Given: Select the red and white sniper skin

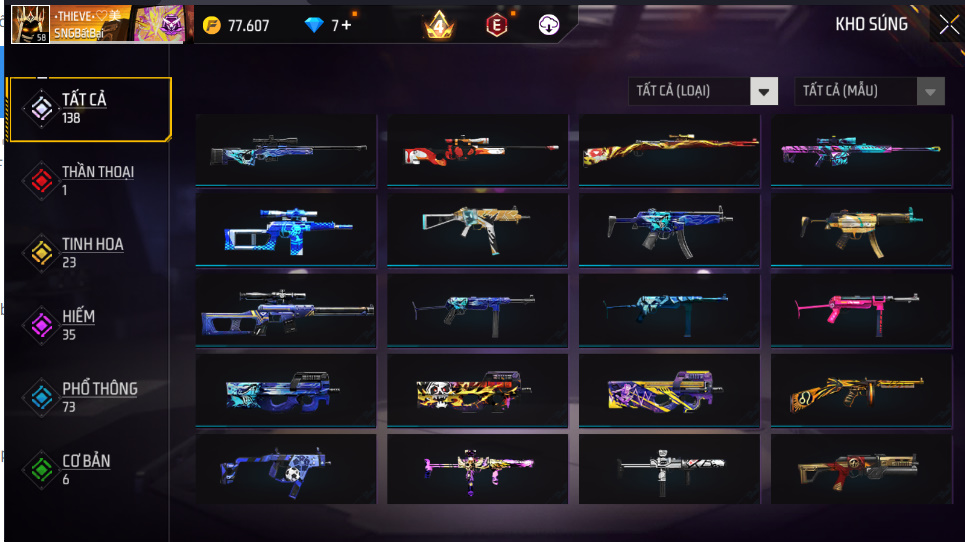Looking at the screenshot, I should coord(477,150).
